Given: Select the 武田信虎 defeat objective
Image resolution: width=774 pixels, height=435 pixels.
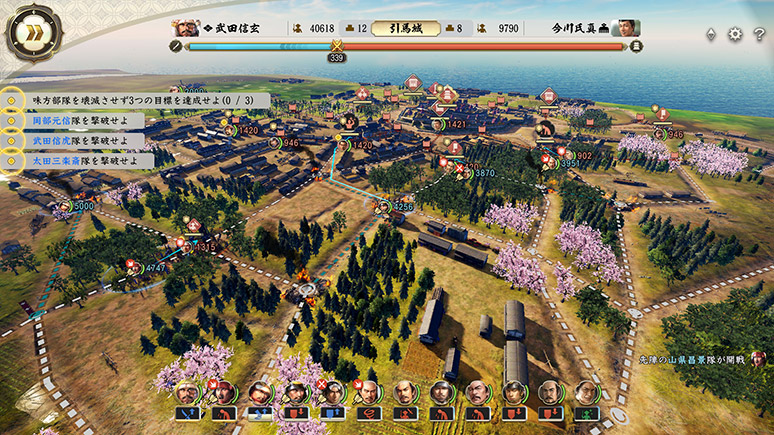Looking at the screenshot, I should click(78, 140).
